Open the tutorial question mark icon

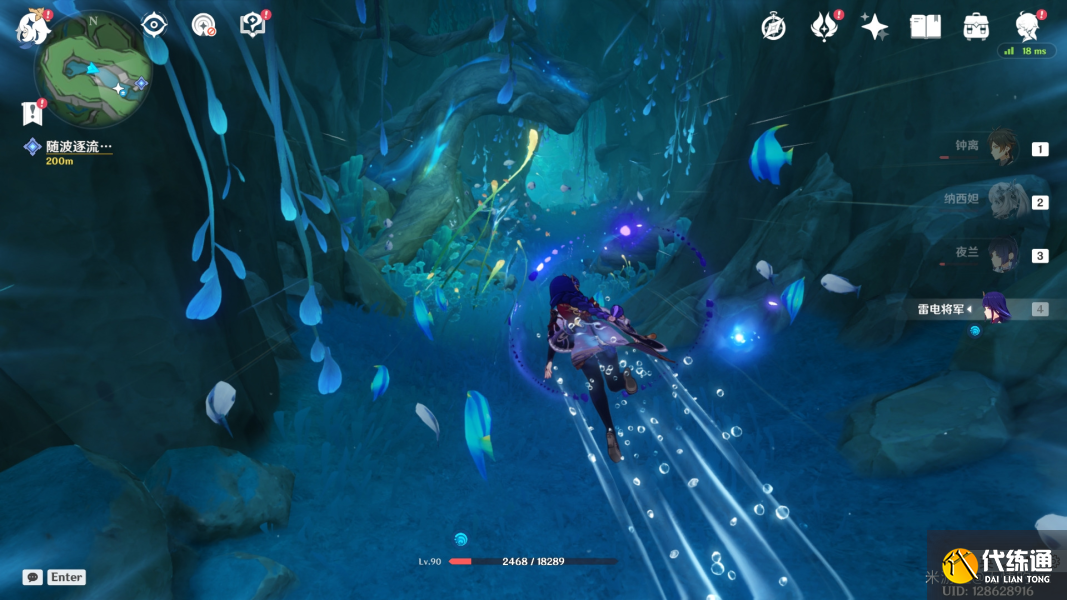click(253, 25)
